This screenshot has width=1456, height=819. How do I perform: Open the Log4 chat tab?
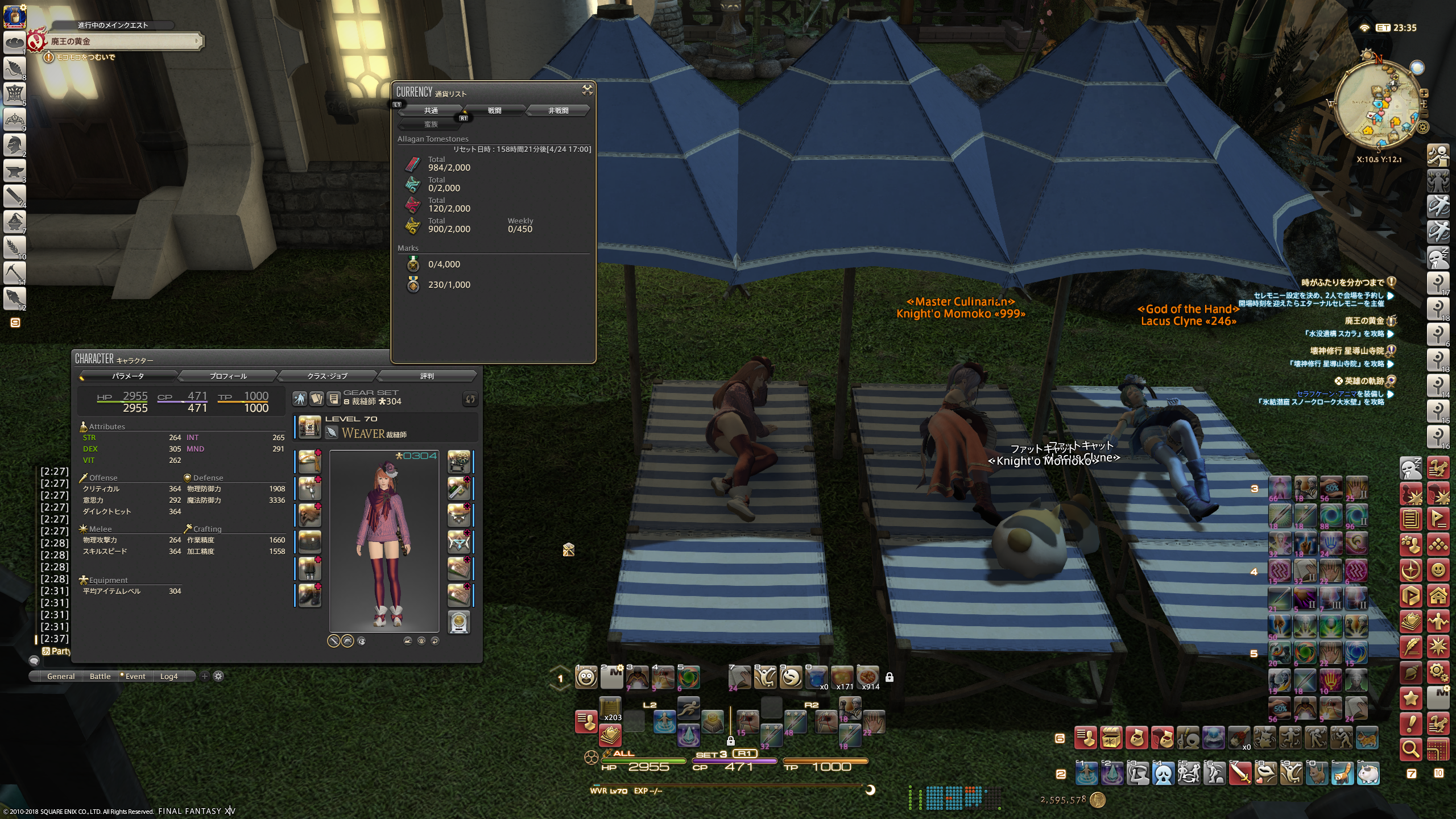tap(169, 676)
